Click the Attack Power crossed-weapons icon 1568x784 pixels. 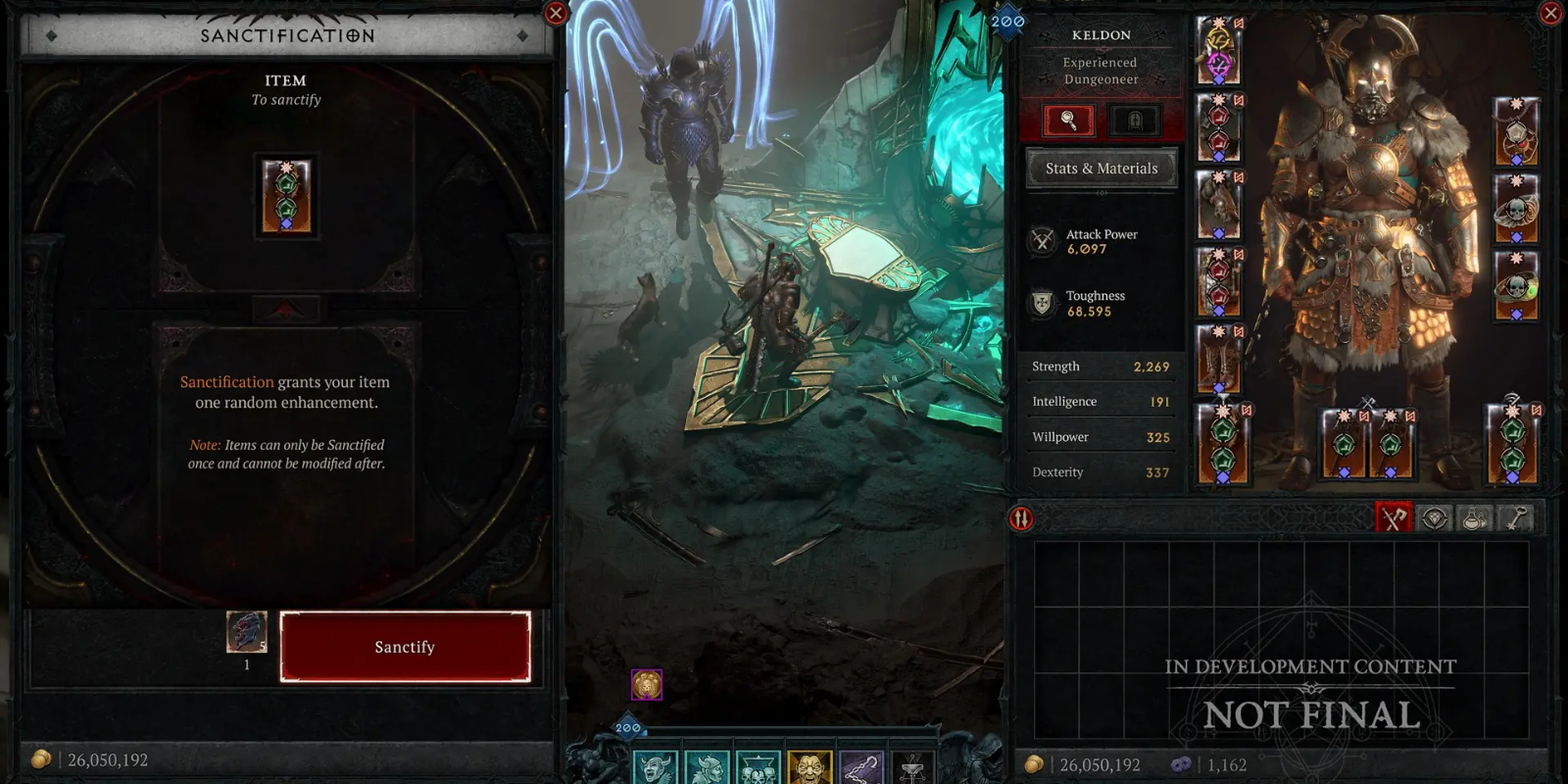pyautogui.click(x=1041, y=241)
